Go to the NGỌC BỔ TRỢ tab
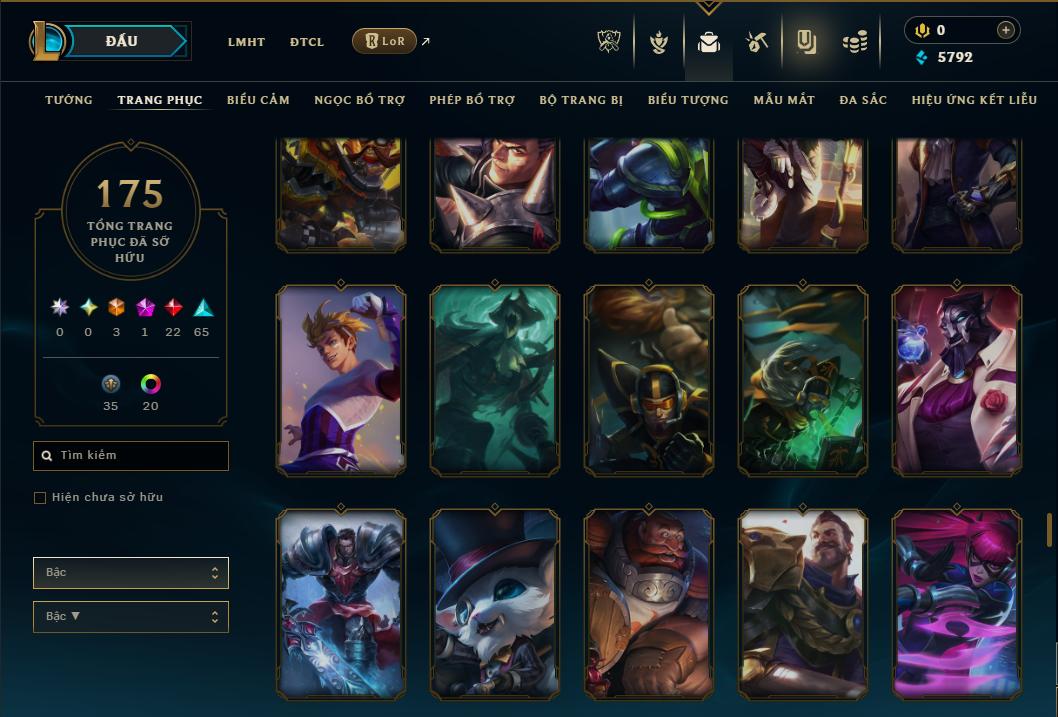 tap(359, 100)
